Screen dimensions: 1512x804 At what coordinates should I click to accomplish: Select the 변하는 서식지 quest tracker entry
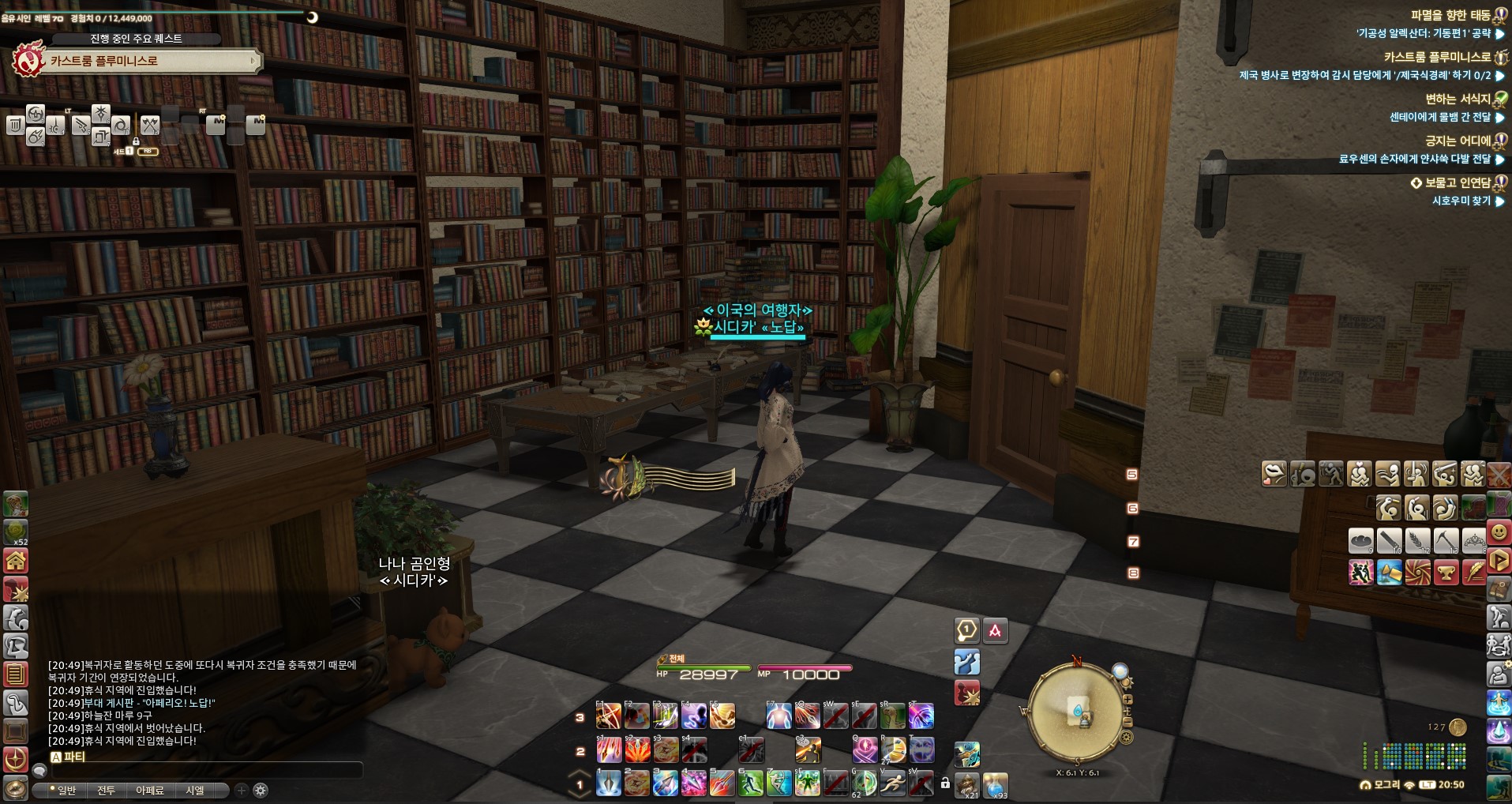1458,99
